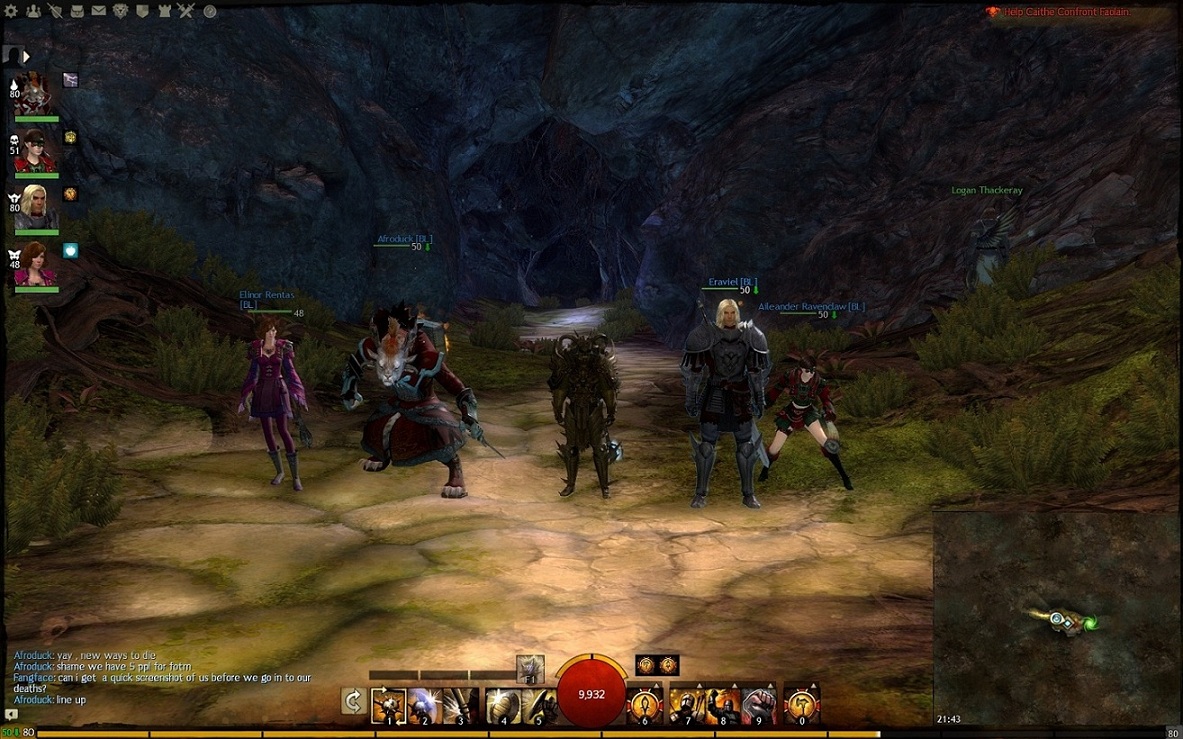Swap weapons with the curved arrow button
Image resolution: width=1183 pixels, height=739 pixels.
[352, 701]
